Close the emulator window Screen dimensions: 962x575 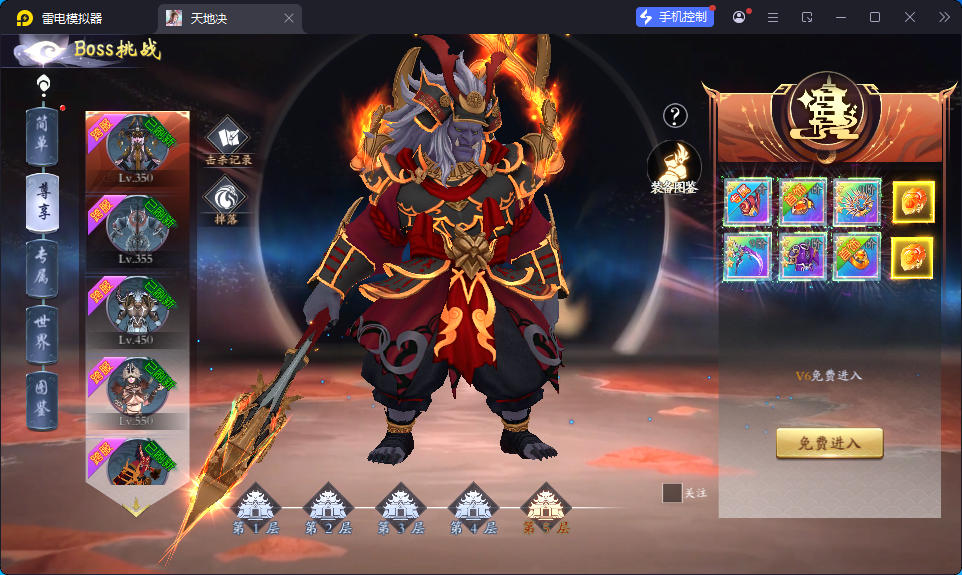(910, 17)
